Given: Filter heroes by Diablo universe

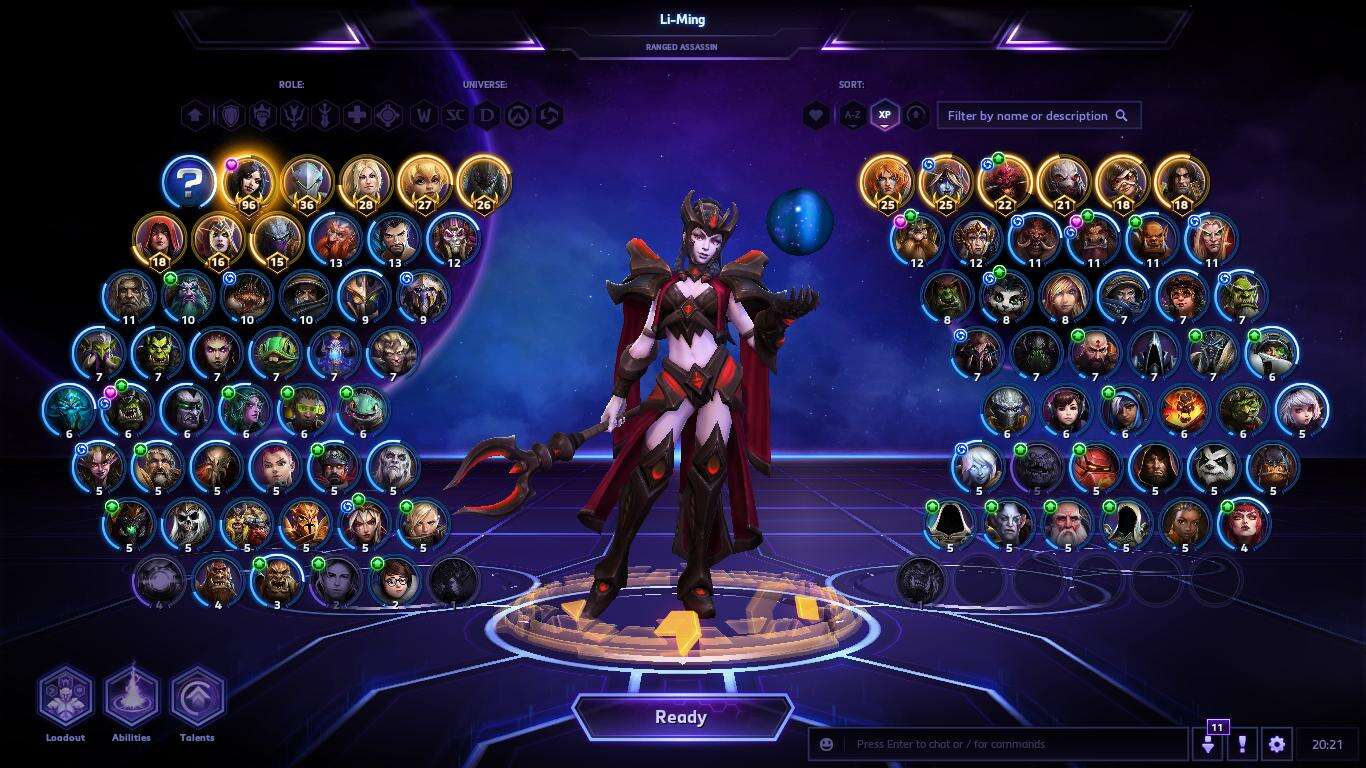Looking at the screenshot, I should [x=487, y=116].
